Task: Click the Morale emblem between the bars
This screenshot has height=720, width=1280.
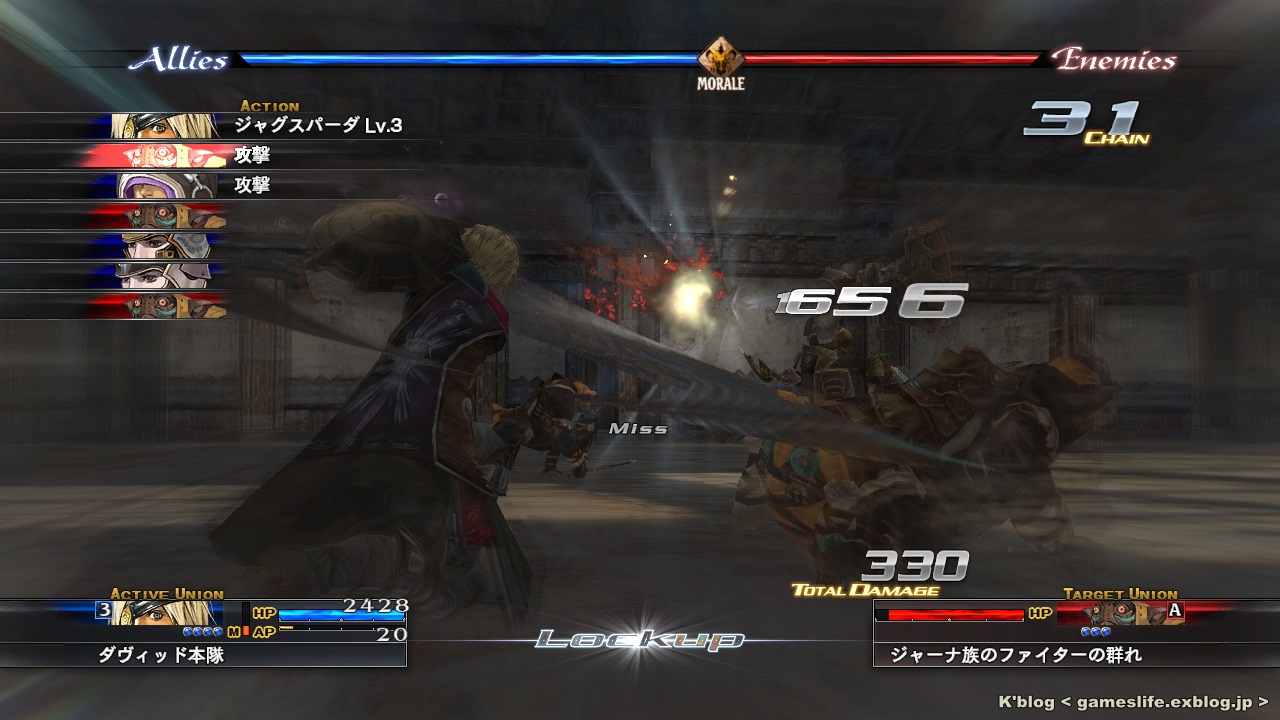Action: 720,59
